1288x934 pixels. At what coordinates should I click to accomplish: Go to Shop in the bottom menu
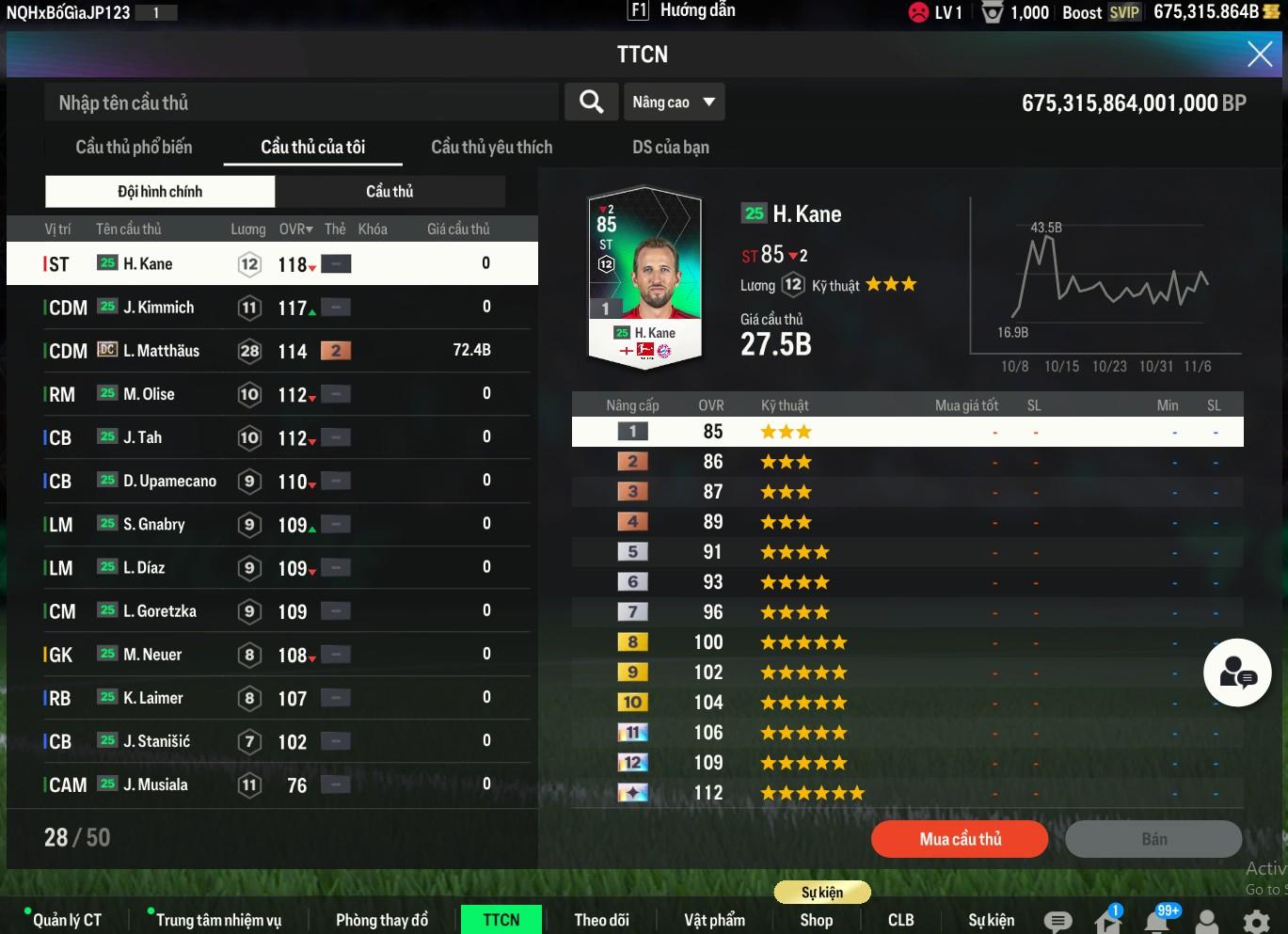(x=816, y=920)
